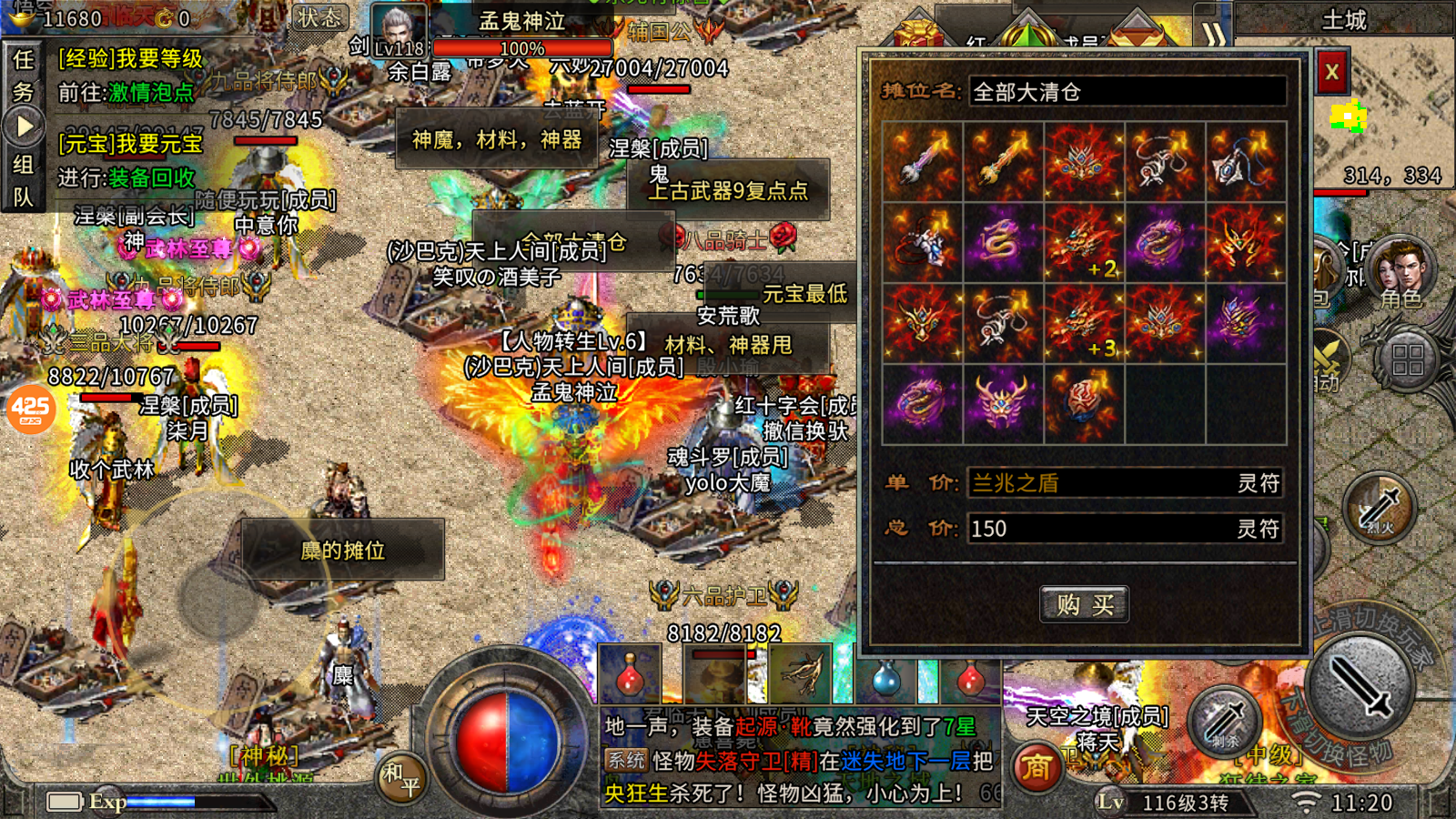Switch to the 组队 team tab
Screen dimensions: 1456x819
click(x=23, y=180)
